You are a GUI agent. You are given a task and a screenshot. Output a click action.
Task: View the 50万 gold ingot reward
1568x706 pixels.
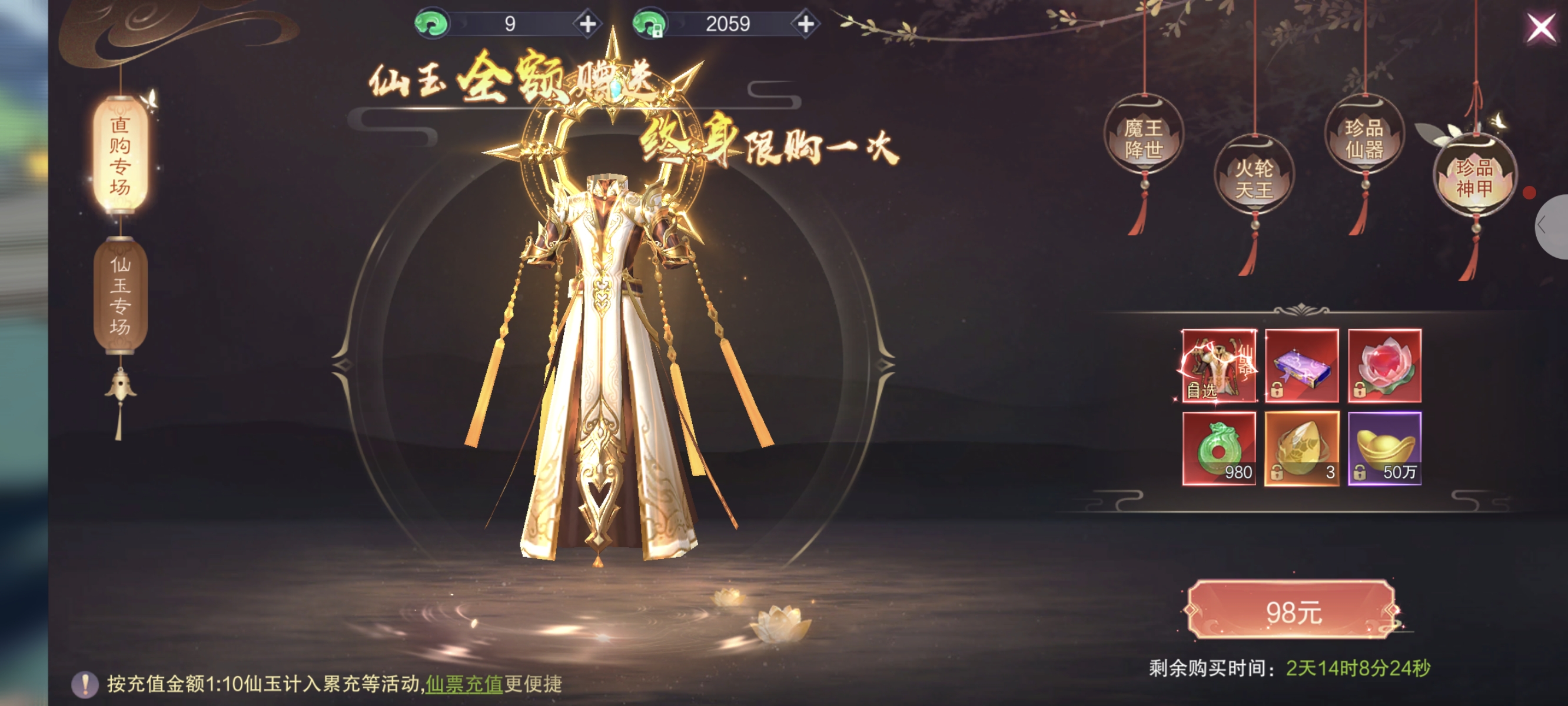pyautogui.click(x=1384, y=448)
